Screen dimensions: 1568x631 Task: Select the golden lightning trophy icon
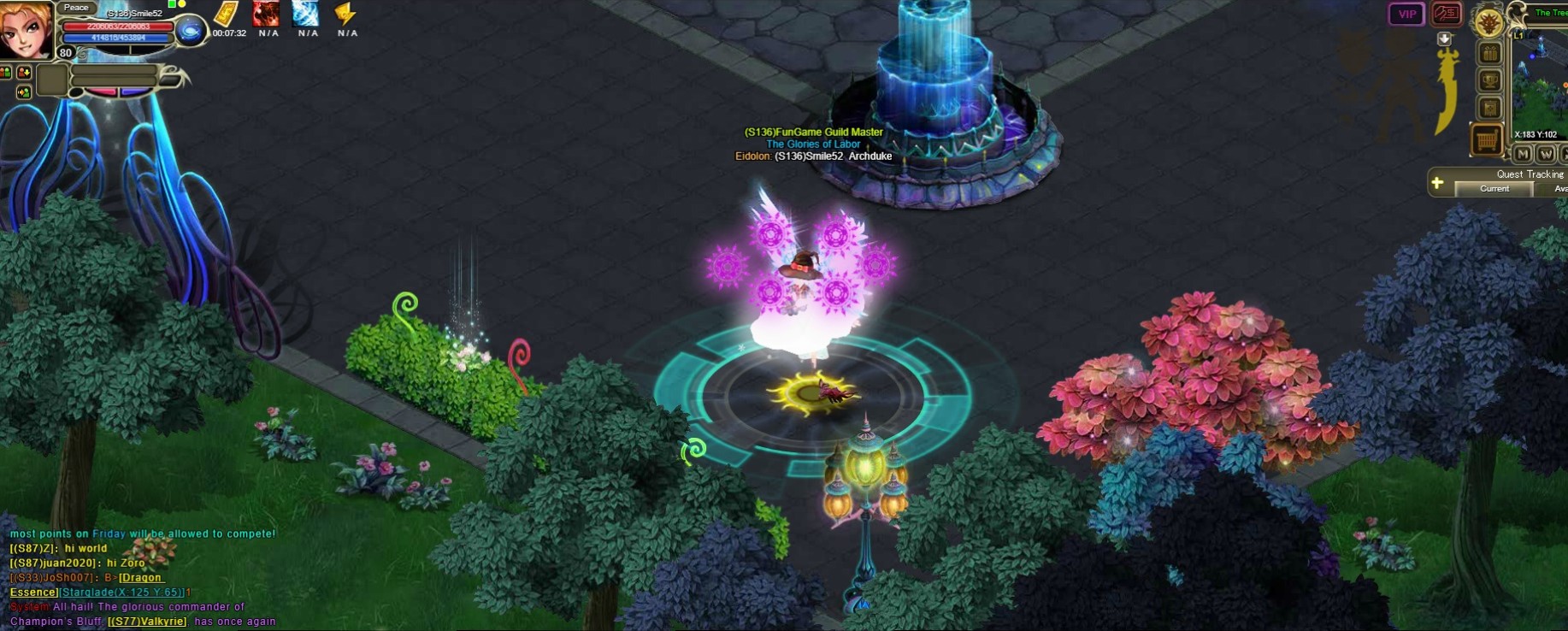point(346,14)
